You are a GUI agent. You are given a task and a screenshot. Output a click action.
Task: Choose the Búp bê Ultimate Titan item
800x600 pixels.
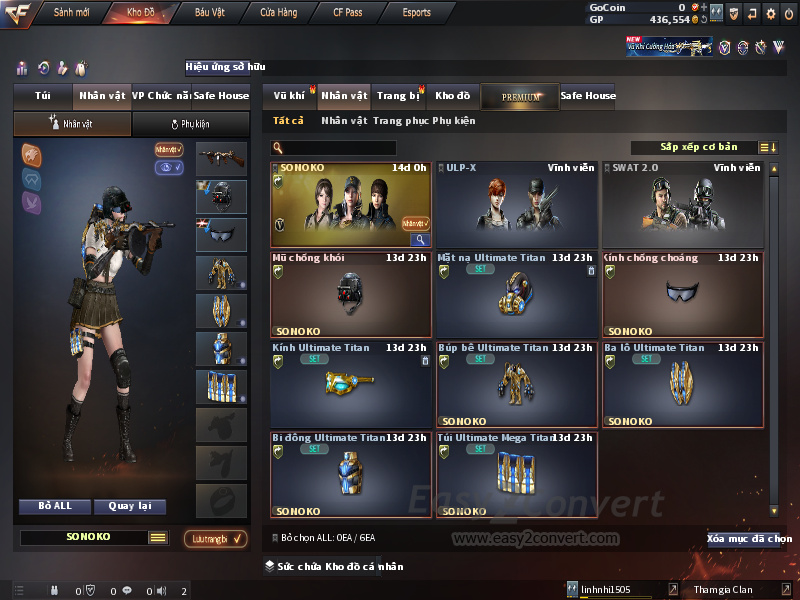pos(516,384)
